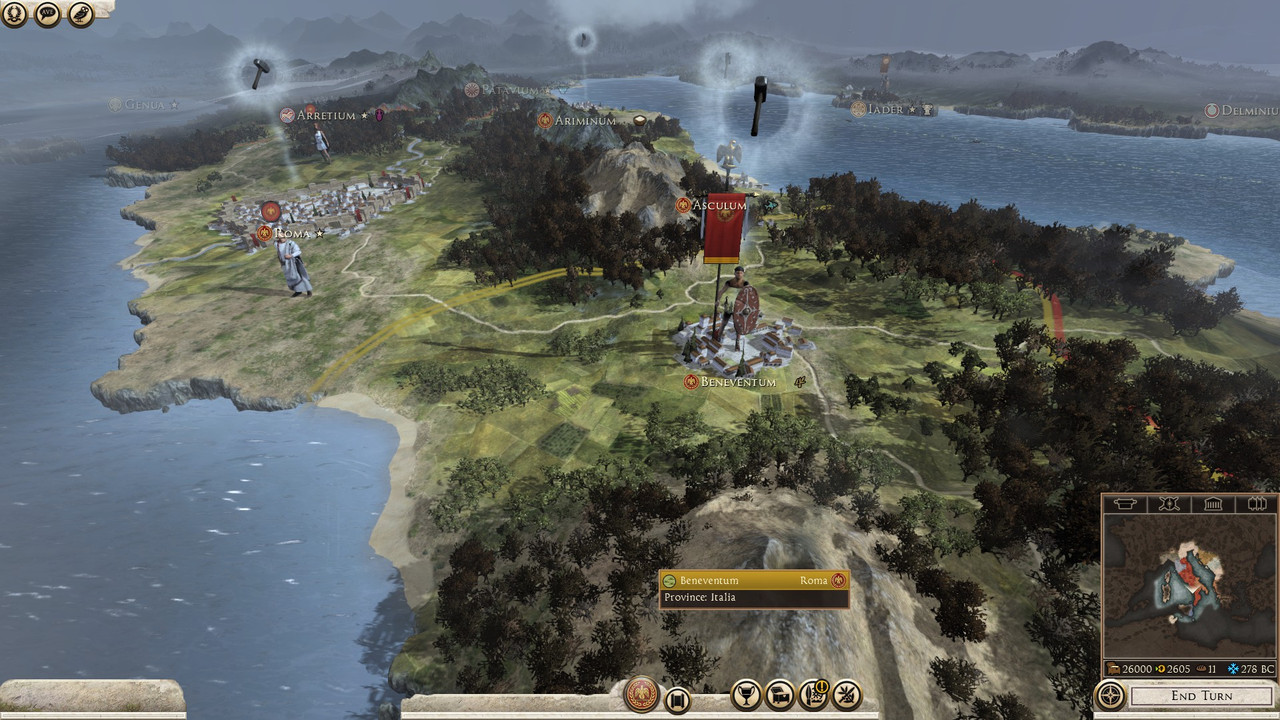
Task: Select the Beneventum settlement label
Action: [738, 382]
